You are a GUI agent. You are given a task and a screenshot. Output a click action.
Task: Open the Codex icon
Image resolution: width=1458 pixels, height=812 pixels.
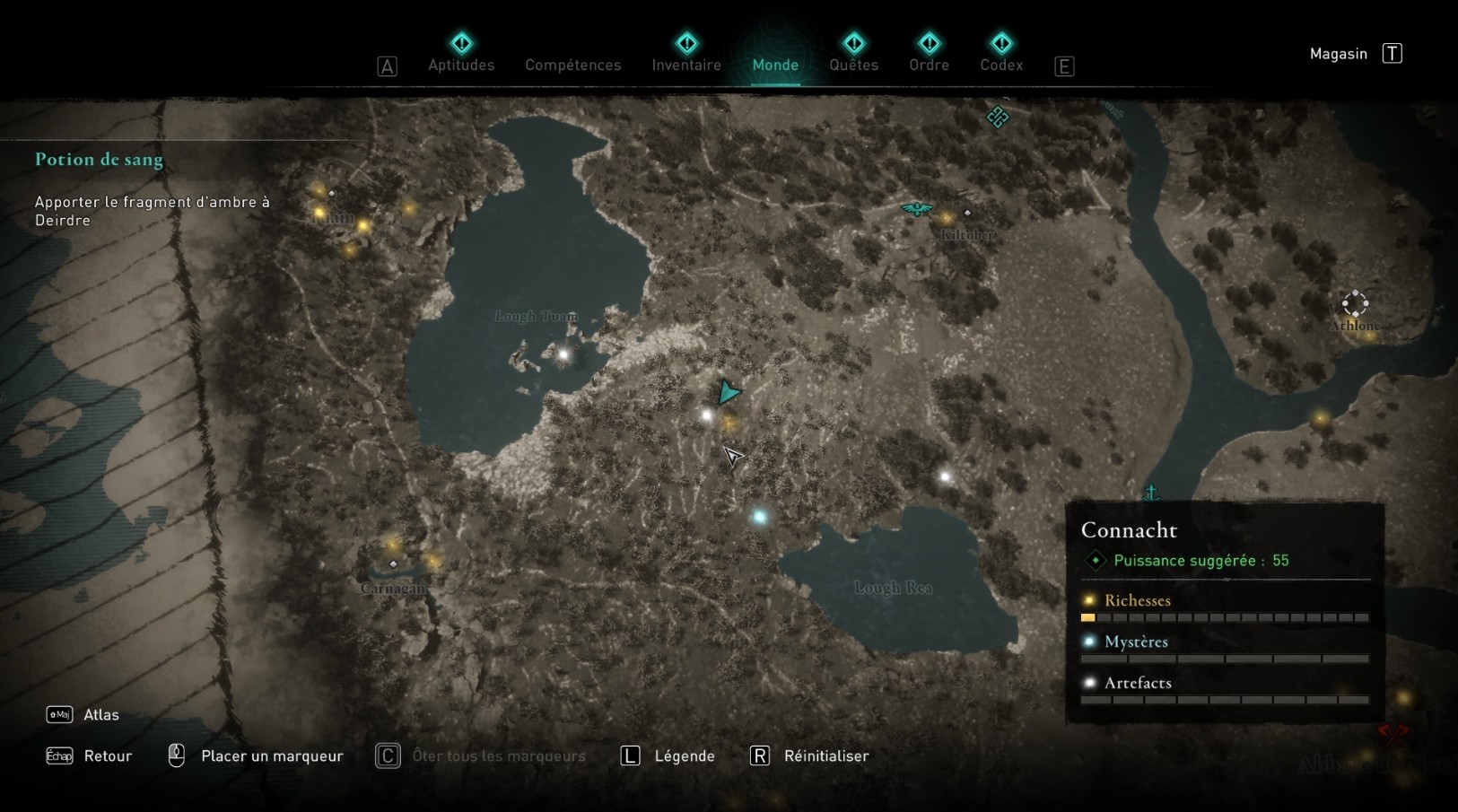click(1001, 41)
